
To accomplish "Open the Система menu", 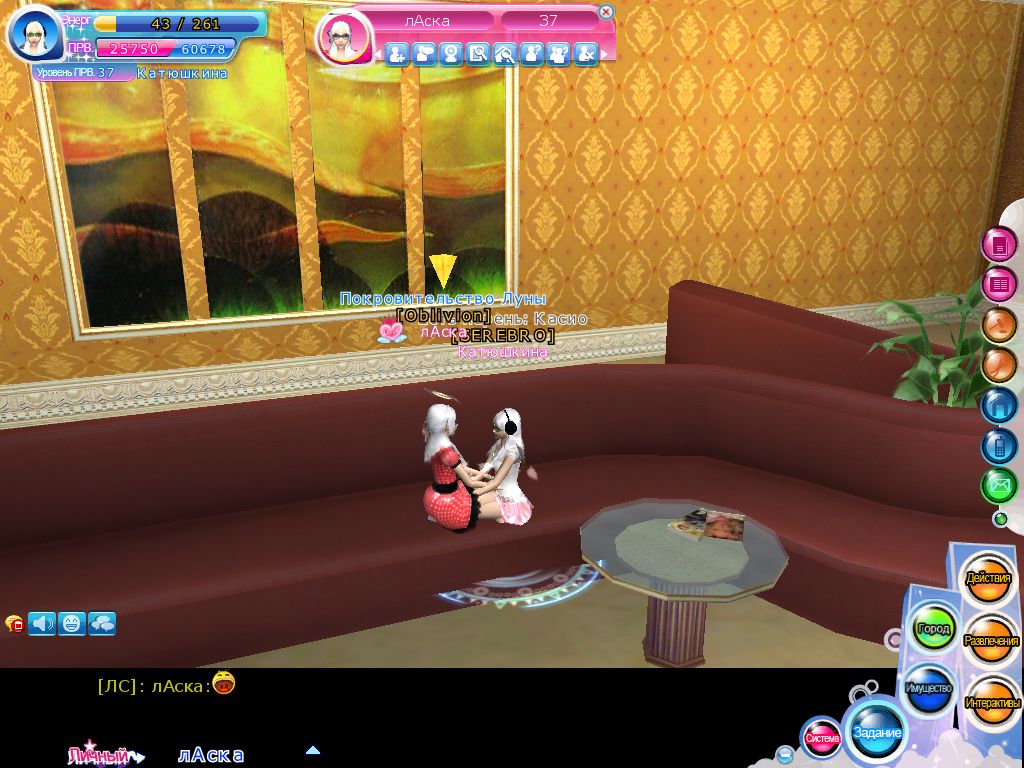I will pos(822,738).
